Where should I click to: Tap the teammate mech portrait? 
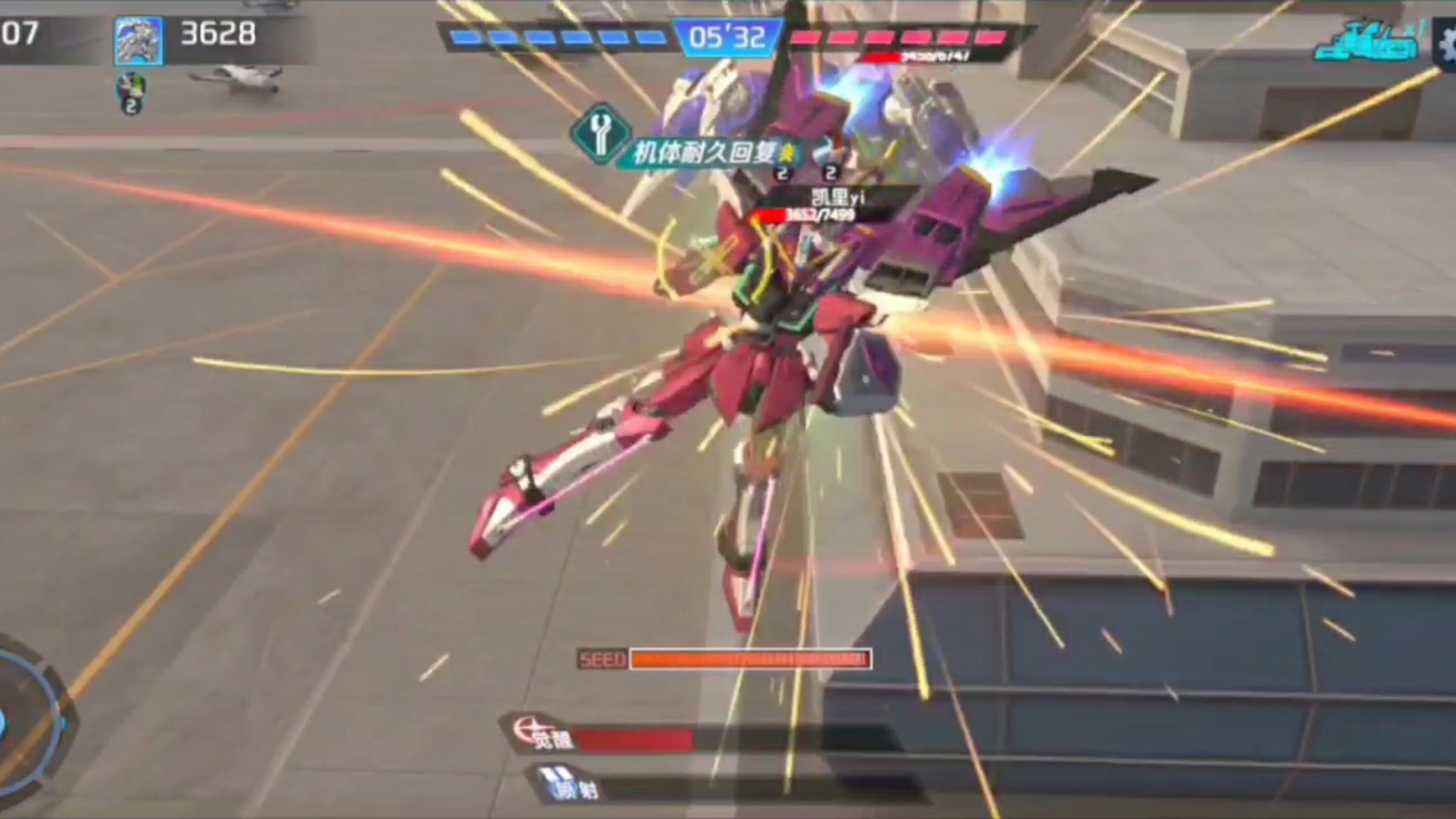pyautogui.click(x=138, y=40)
